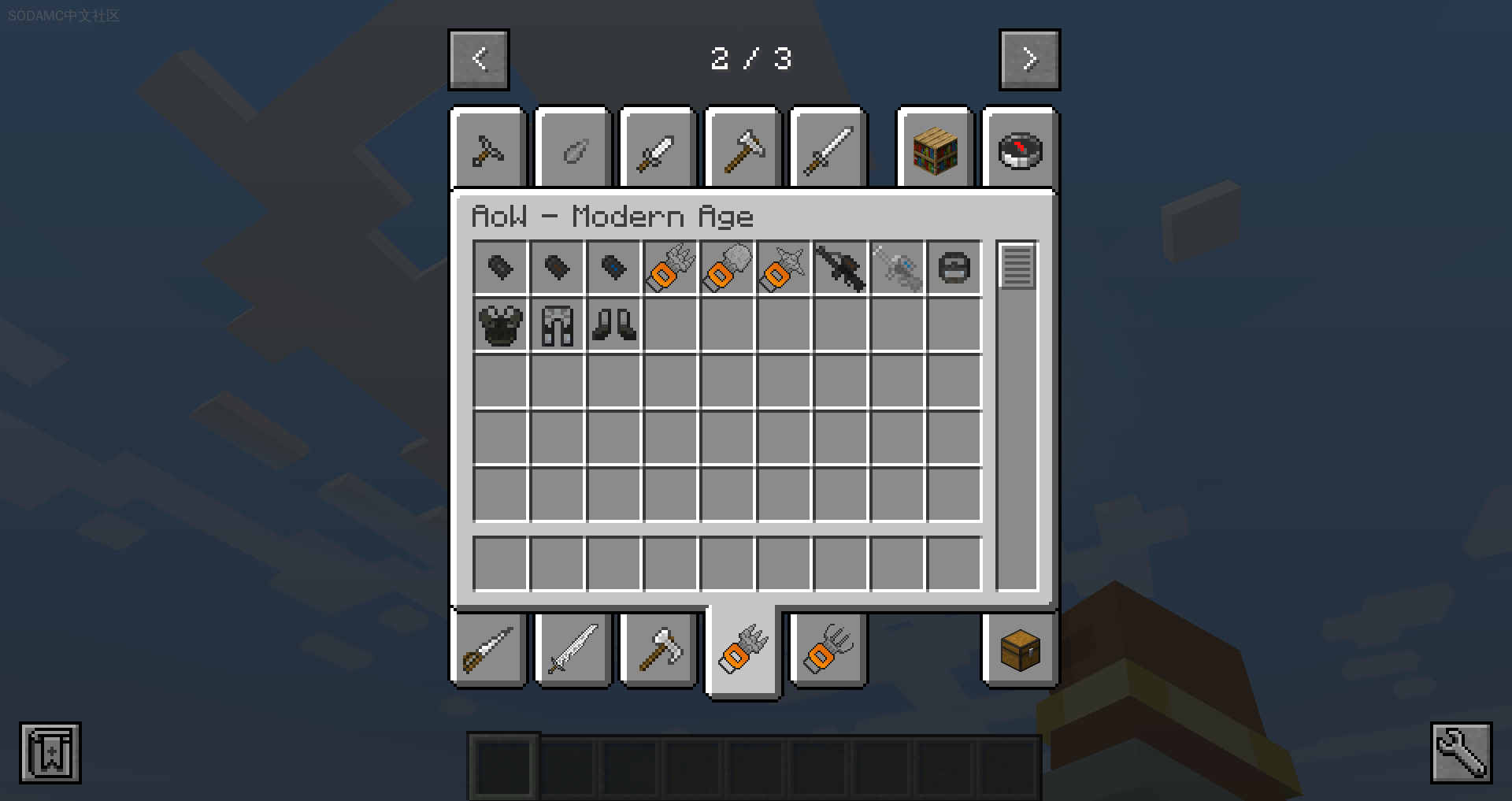Go to the previous creative tab page
1512x801 pixels.
click(x=479, y=60)
